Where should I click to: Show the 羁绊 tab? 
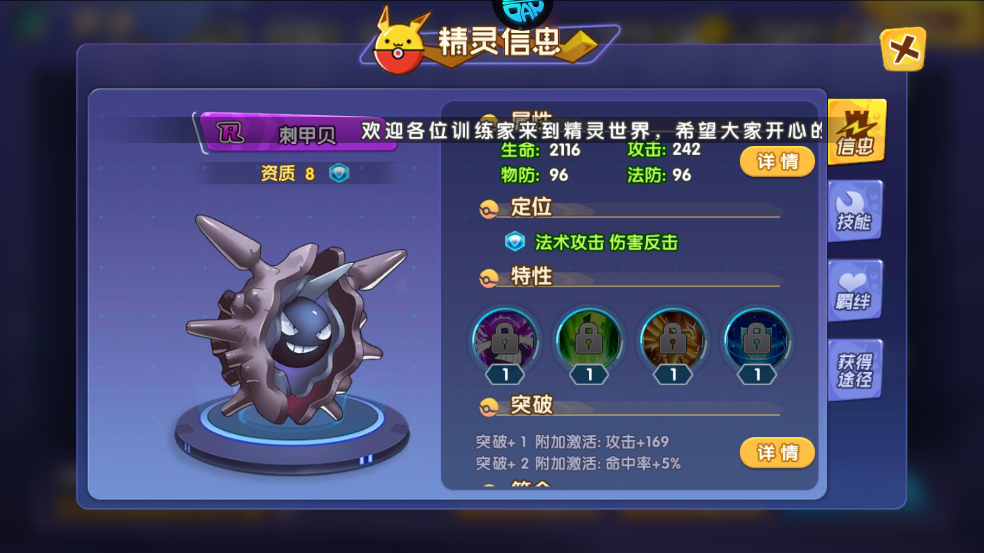click(855, 290)
